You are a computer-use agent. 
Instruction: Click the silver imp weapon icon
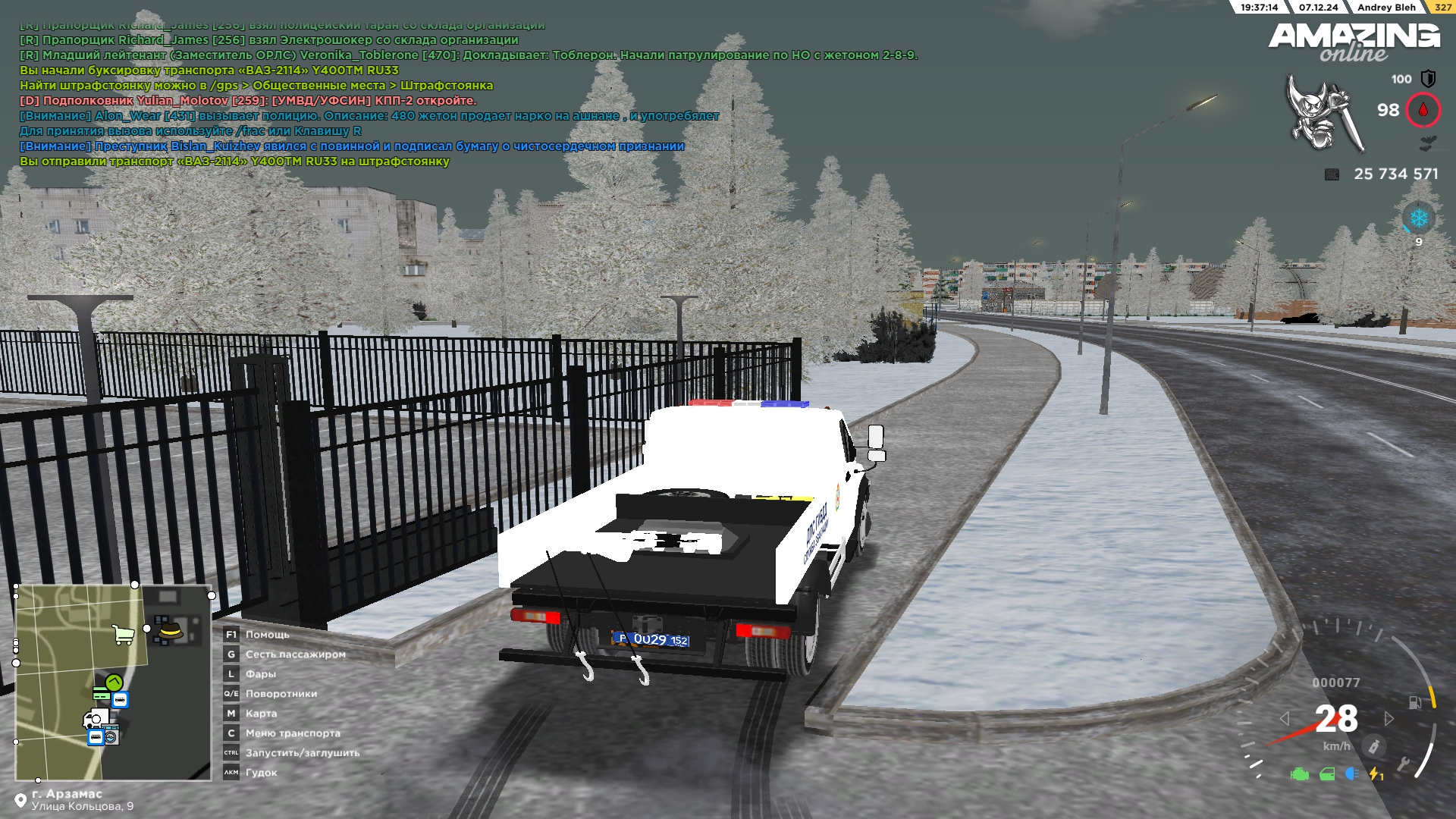click(1323, 112)
